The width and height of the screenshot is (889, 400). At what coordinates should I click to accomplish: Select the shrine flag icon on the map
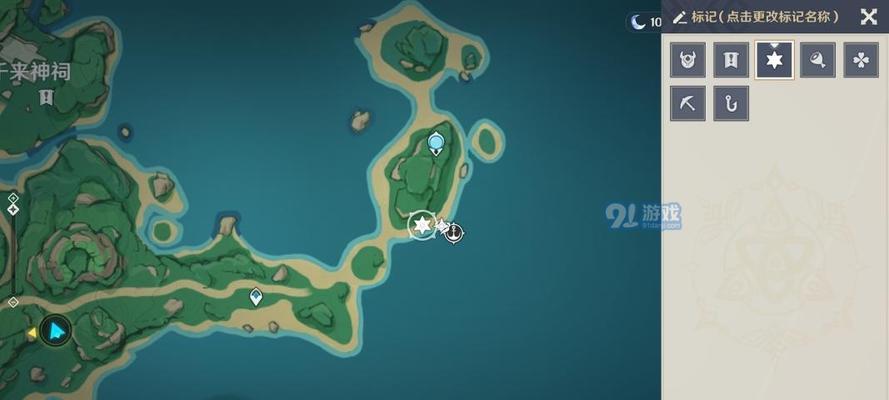(x=45, y=97)
